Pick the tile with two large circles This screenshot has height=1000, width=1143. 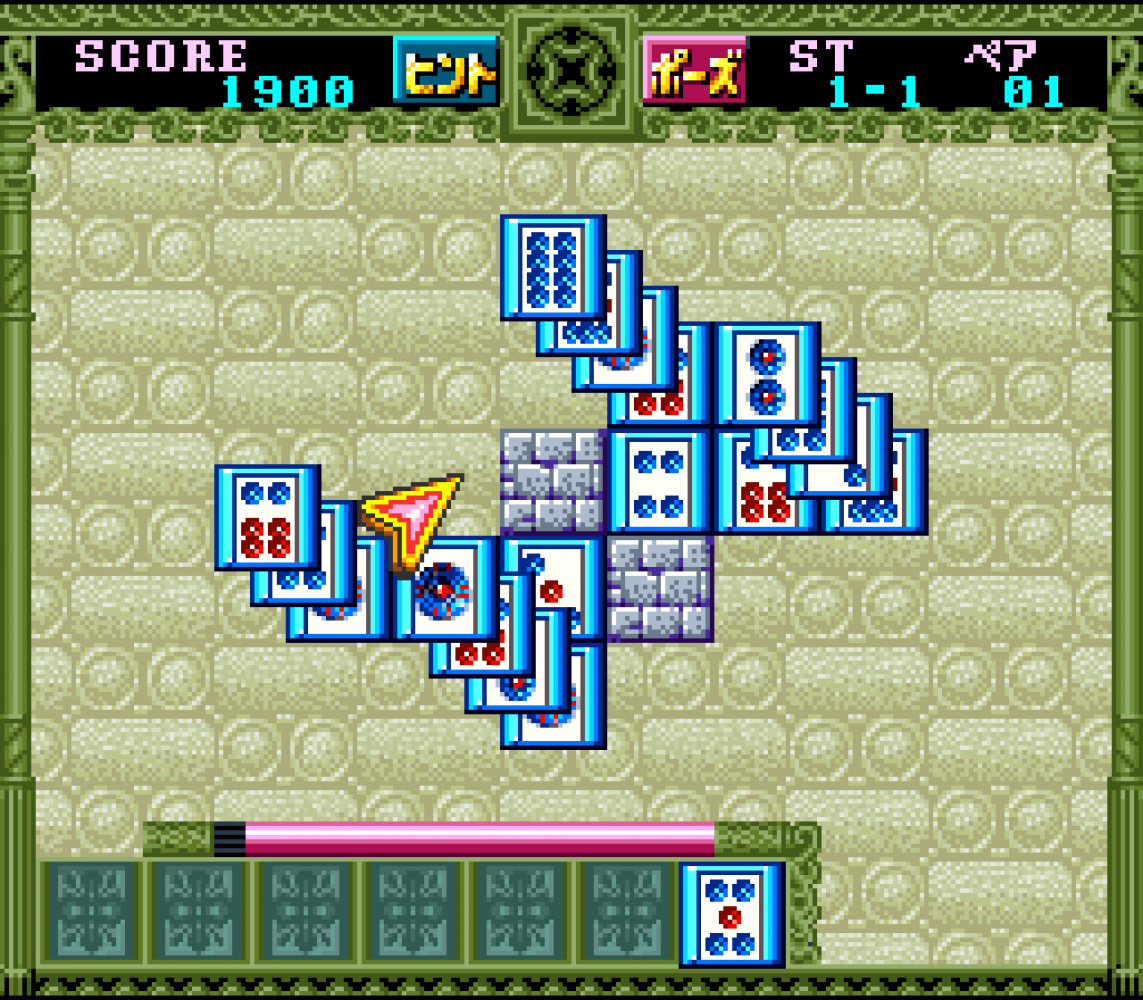click(767, 373)
